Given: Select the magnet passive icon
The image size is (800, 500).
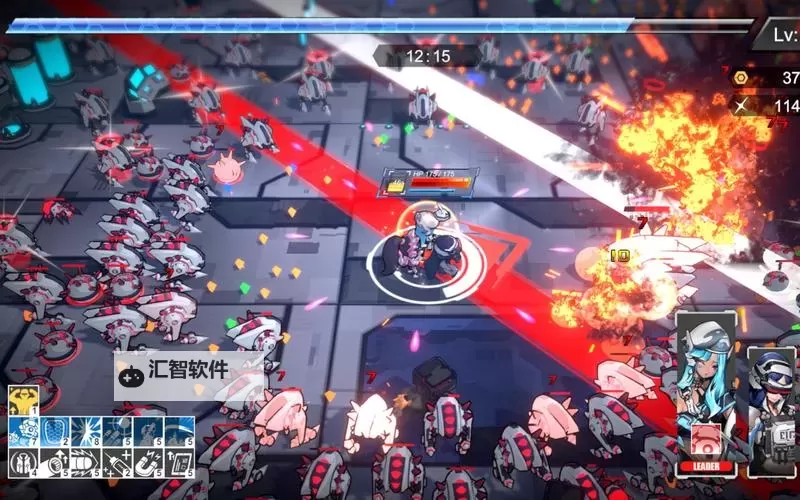Looking at the screenshot, I should [149, 462].
